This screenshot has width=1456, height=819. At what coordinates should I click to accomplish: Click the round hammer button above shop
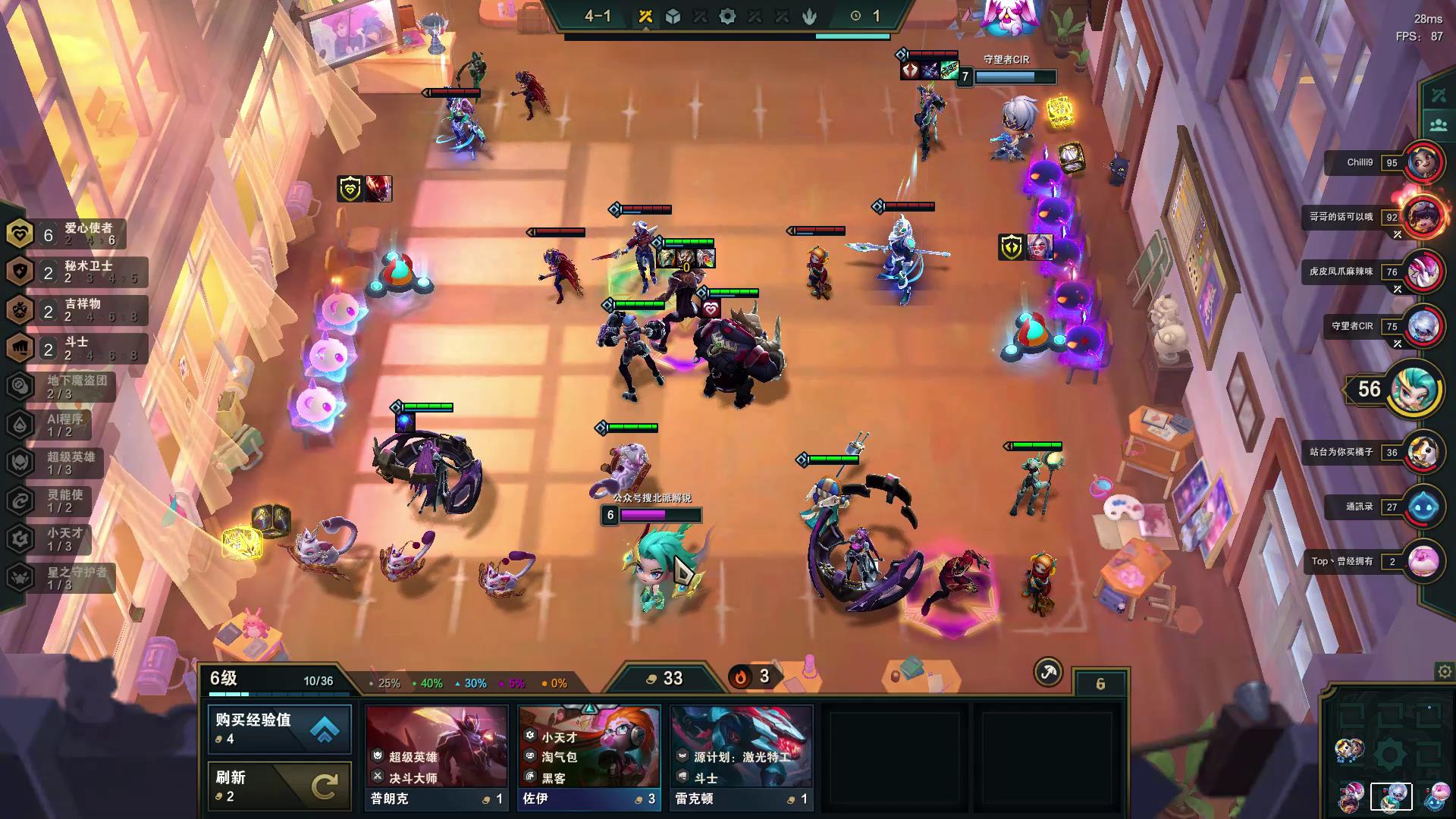point(1048,672)
